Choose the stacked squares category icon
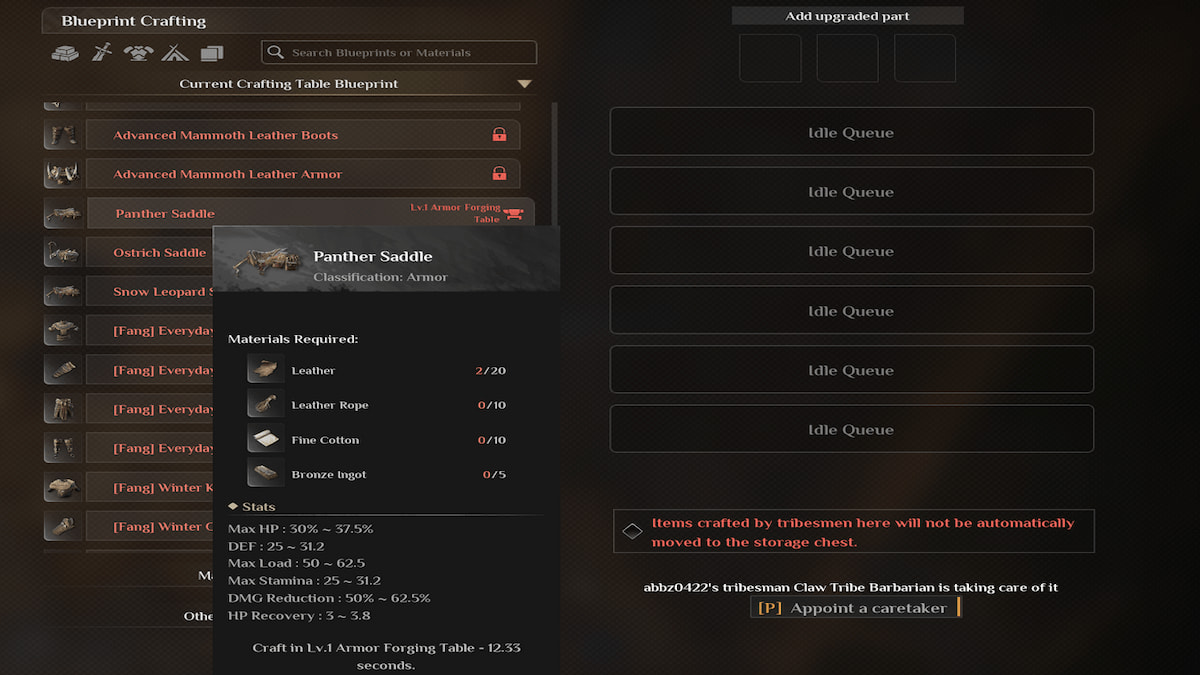Screen dimensions: 1200x675 click(211, 53)
